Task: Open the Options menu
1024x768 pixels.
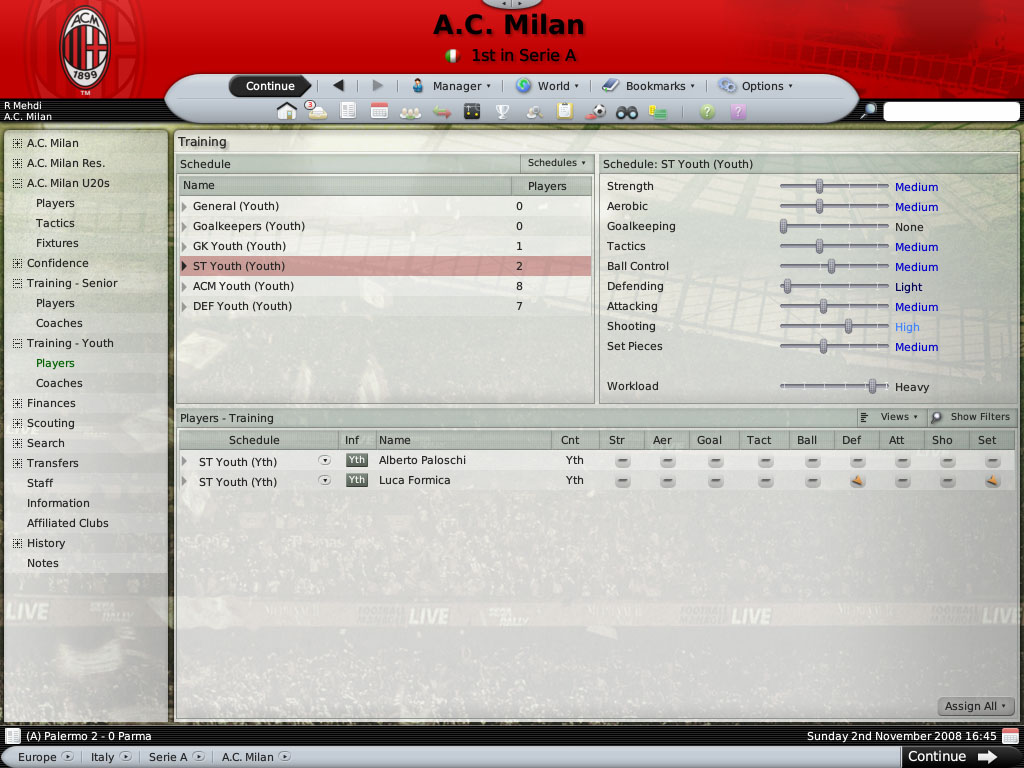Action: [x=755, y=86]
